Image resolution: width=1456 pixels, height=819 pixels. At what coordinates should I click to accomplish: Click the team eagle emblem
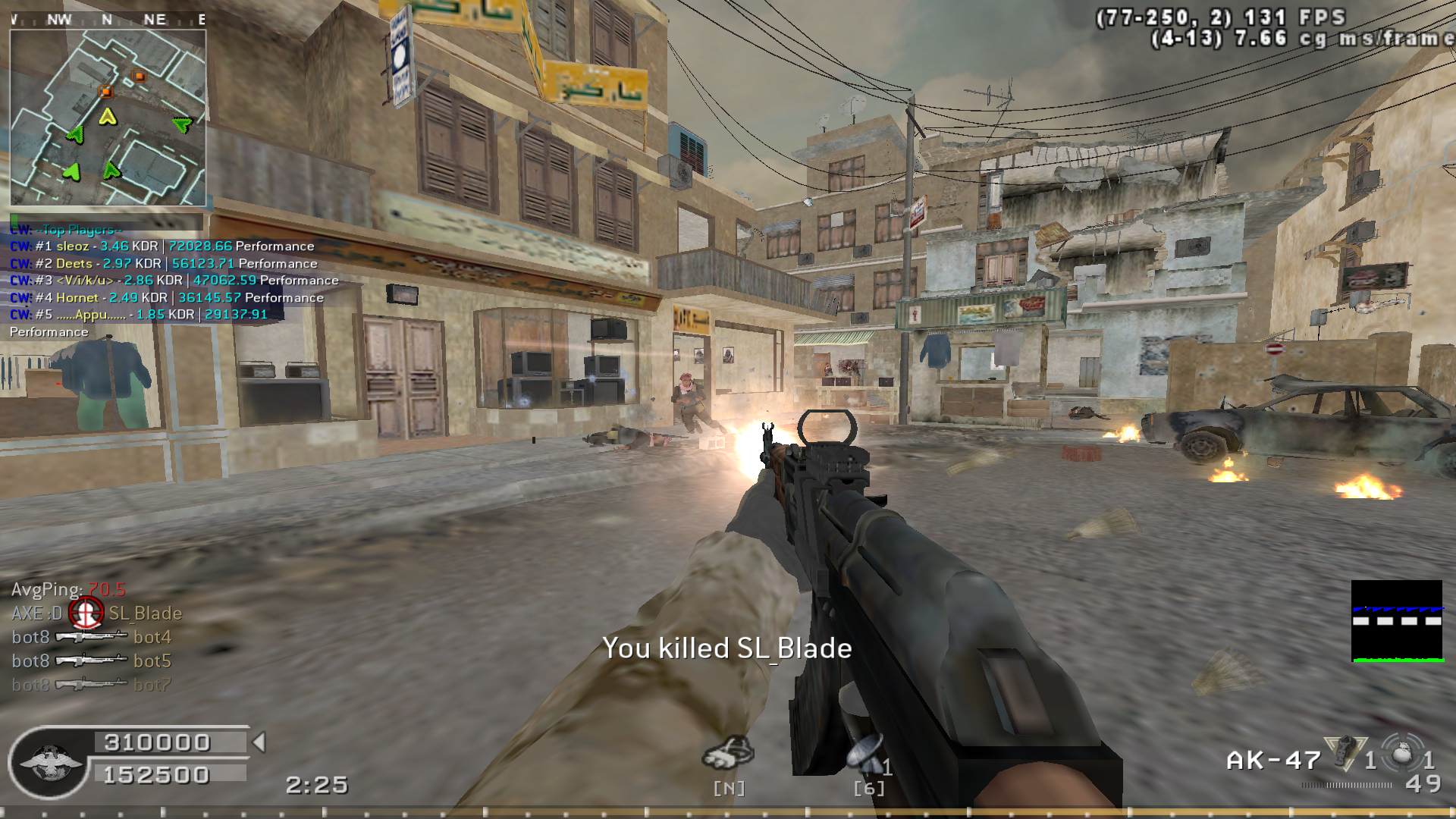(49, 762)
